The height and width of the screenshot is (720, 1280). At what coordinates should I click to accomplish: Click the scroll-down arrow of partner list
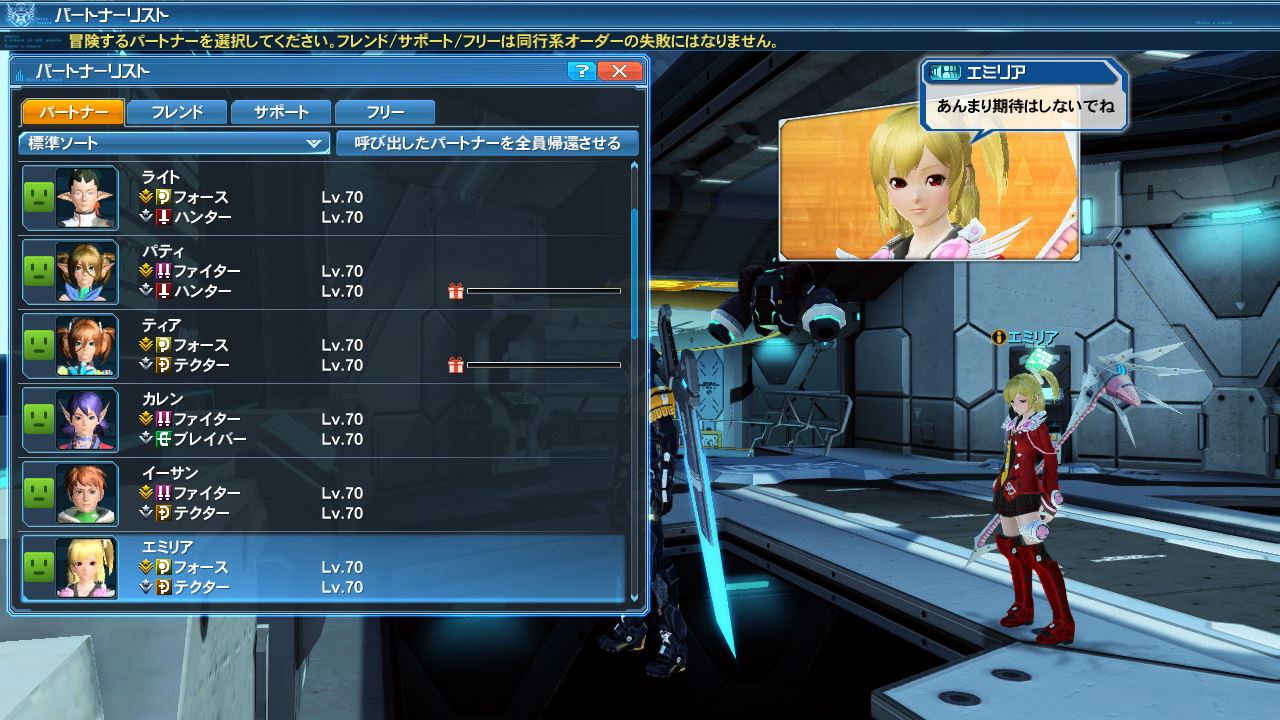point(634,598)
